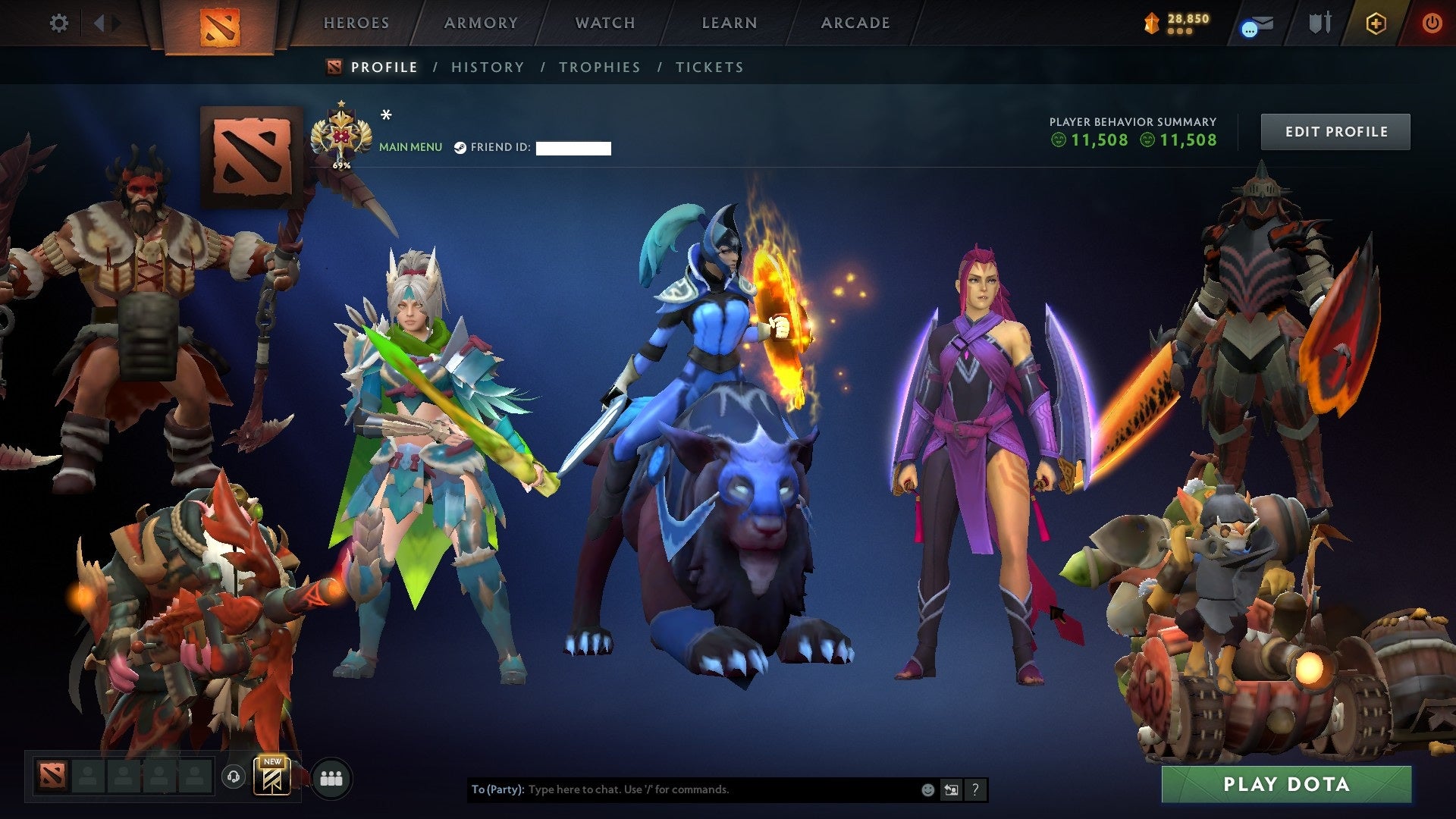
Task: Switch to the HISTORY tab
Action: 486,67
